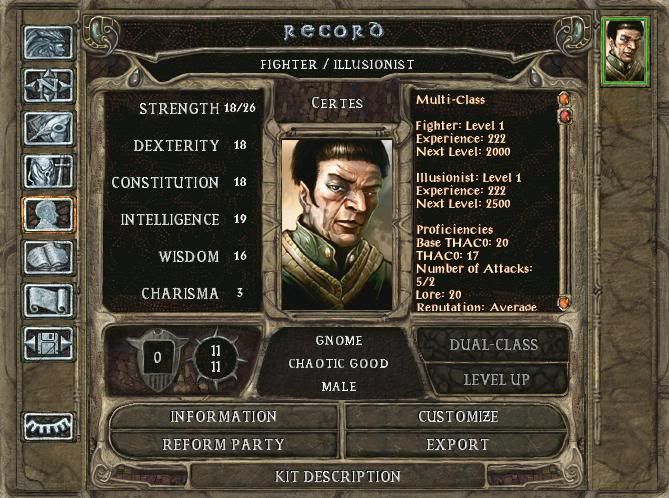Open the Information panel
This screenshot has height=498, width=669.
click(x=224, y=417)
